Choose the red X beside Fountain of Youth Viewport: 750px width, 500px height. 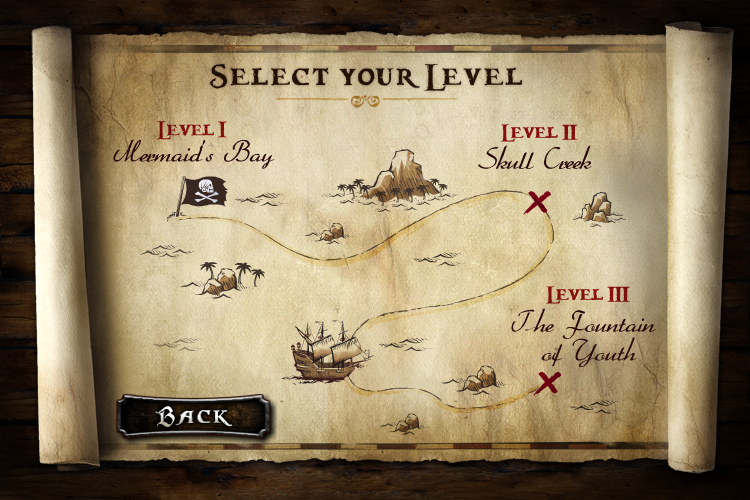coord(548,381)
